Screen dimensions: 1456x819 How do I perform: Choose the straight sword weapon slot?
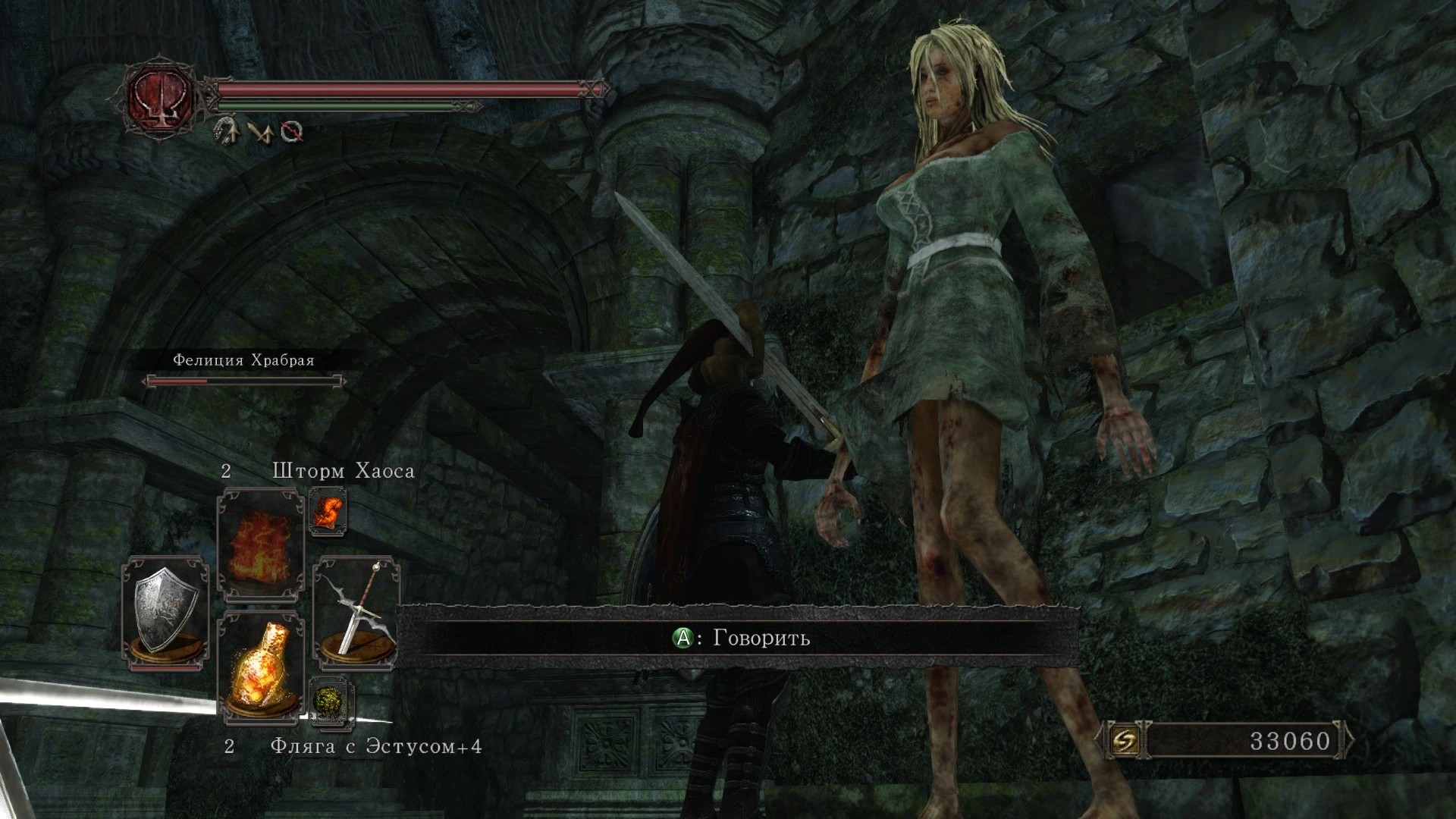[x=356, y=613]
